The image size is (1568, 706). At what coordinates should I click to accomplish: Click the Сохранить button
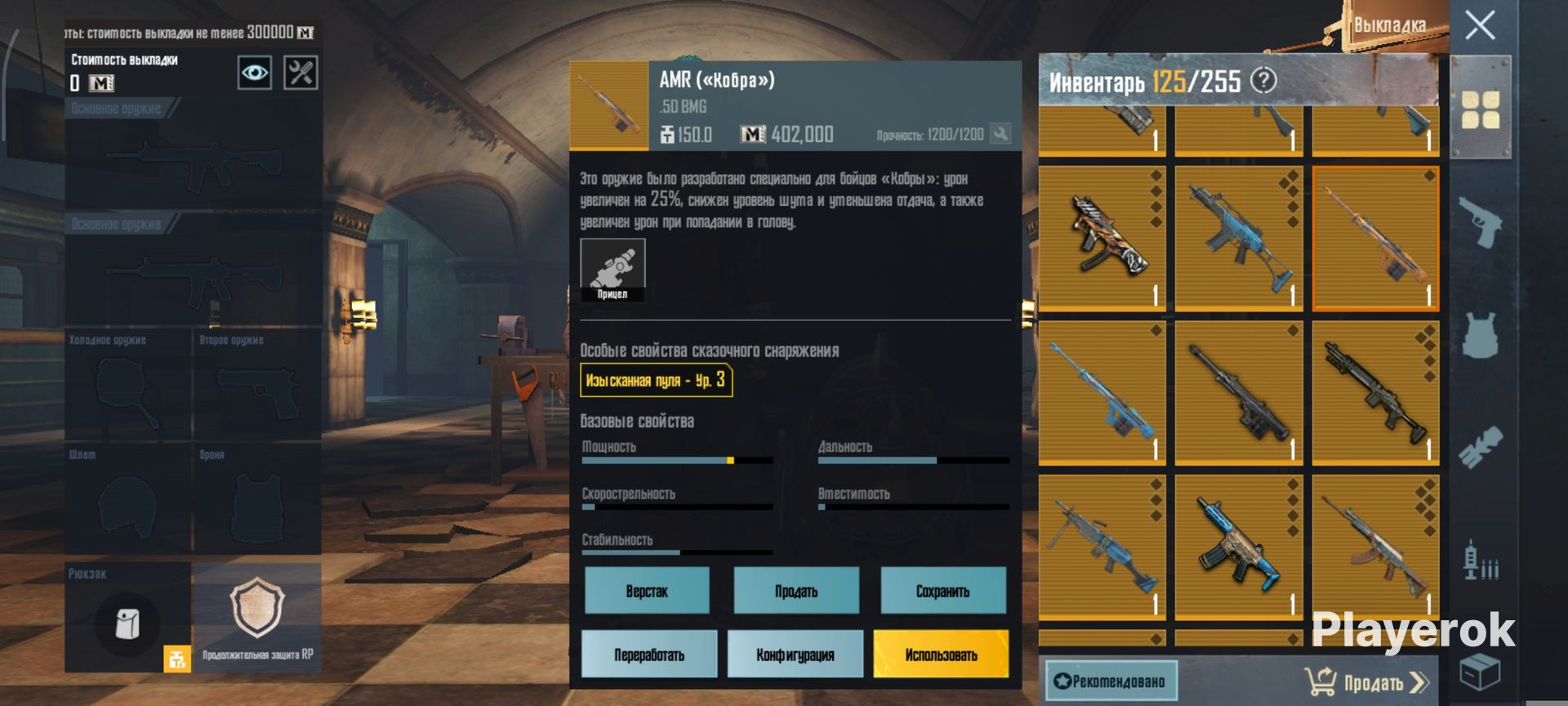(942, 591)
